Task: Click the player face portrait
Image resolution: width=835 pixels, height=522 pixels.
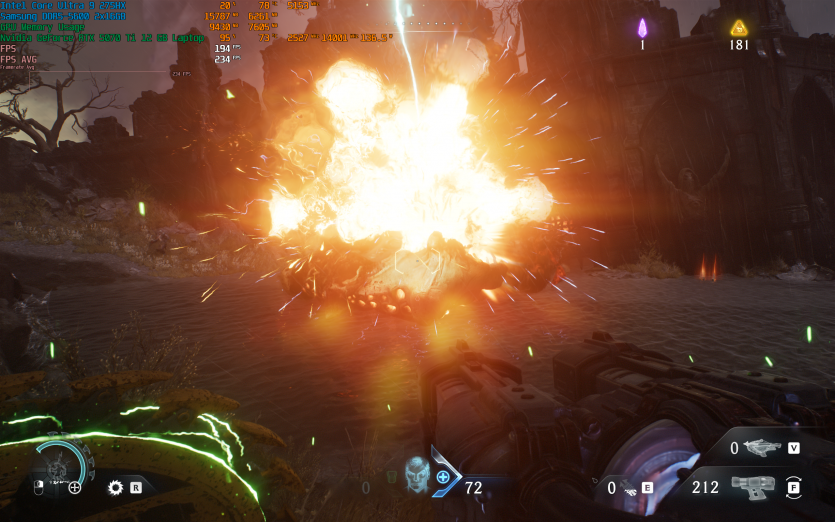Action: [416, 473]
